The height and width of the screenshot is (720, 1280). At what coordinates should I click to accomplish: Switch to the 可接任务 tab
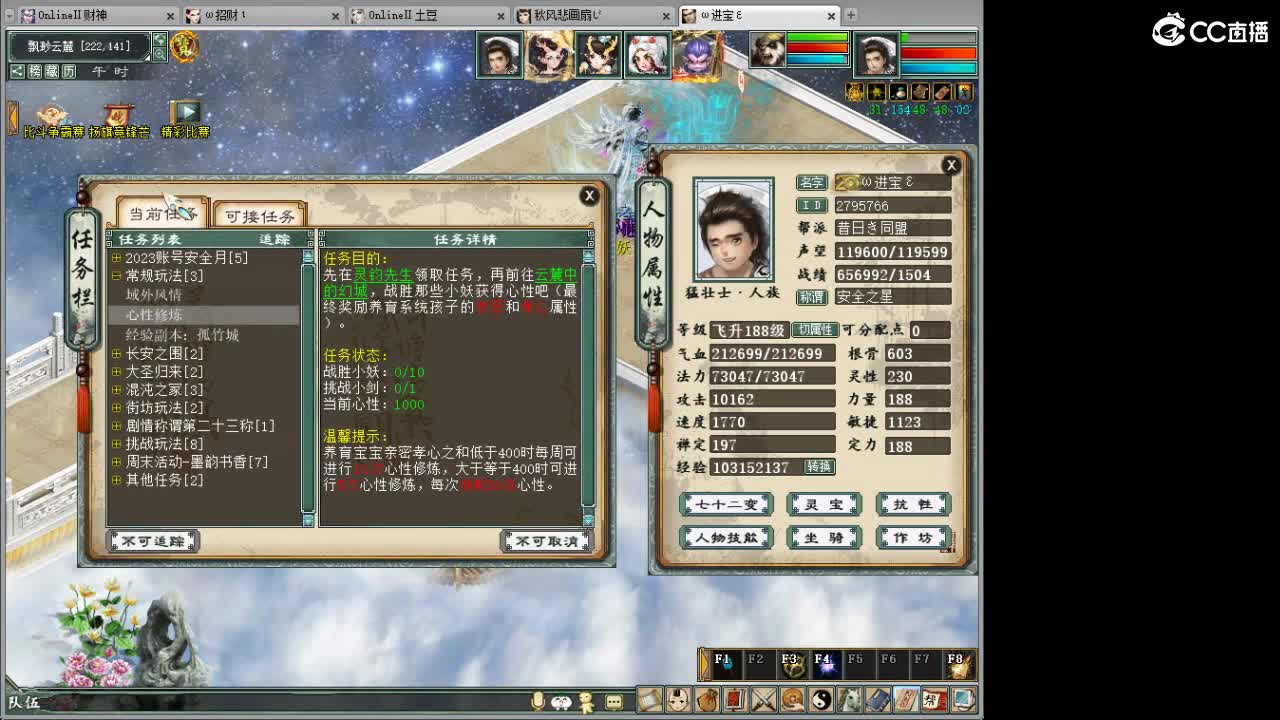pos(260,215)
